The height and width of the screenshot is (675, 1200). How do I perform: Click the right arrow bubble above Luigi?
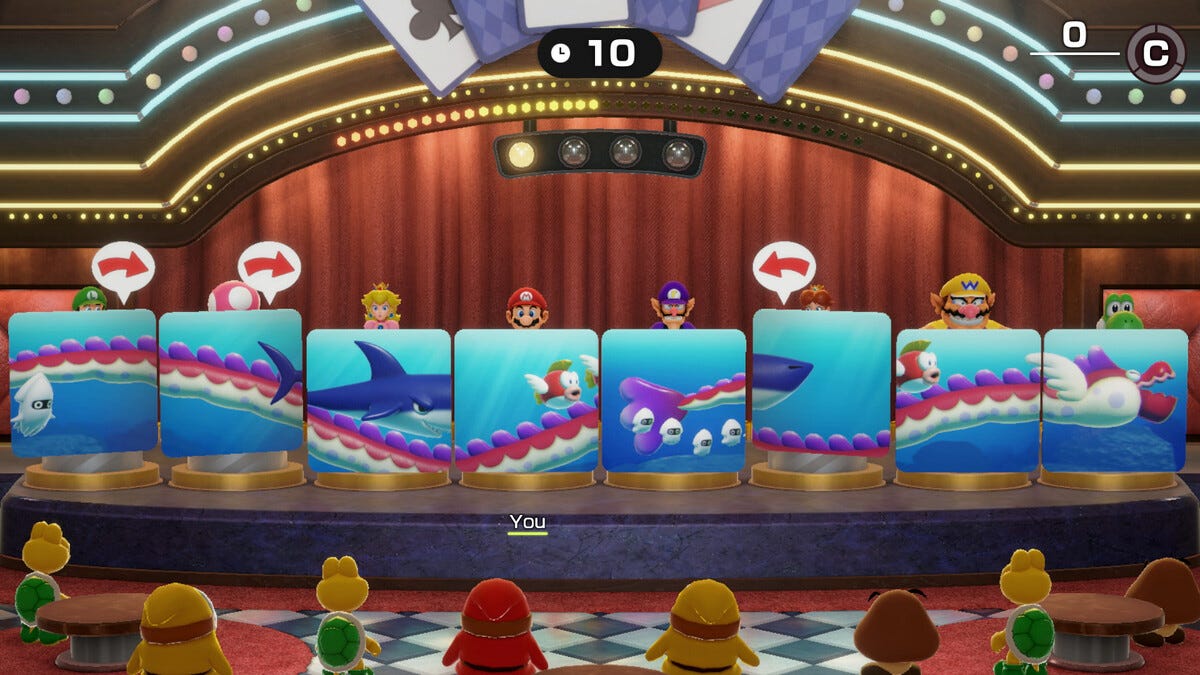pos(123,266)
